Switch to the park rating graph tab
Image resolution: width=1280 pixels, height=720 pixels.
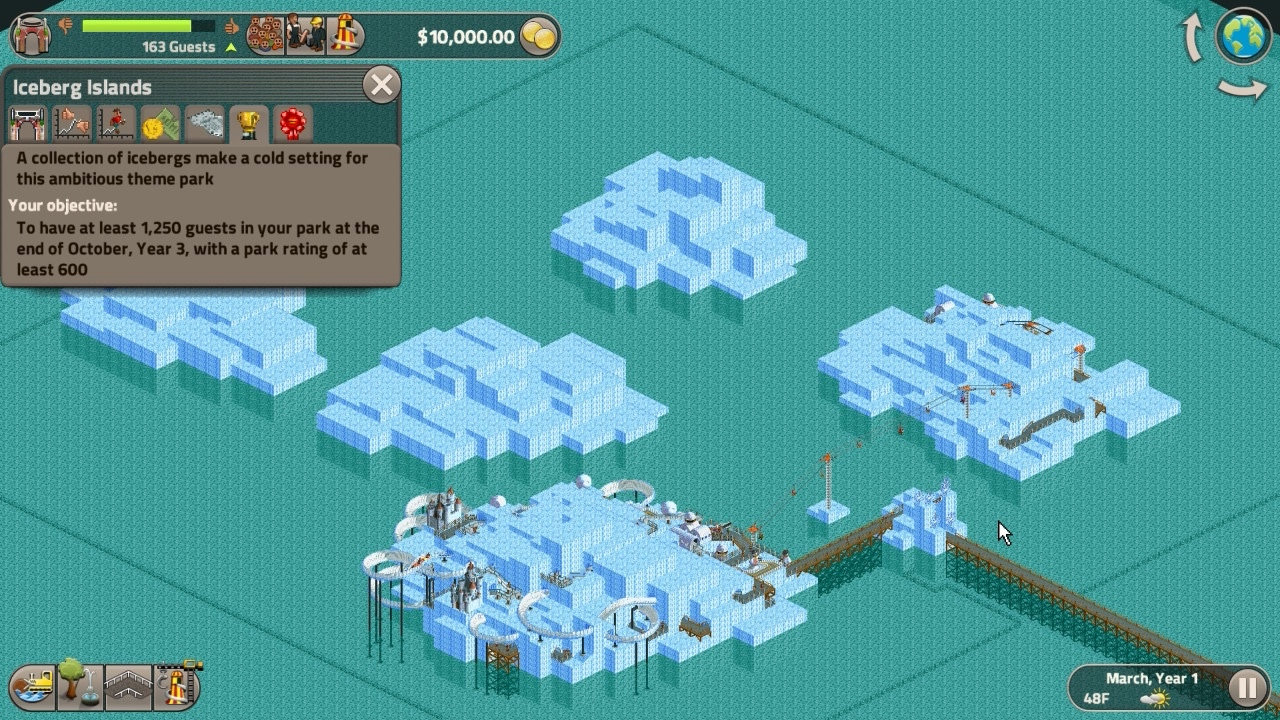click(x=72, y=124)
